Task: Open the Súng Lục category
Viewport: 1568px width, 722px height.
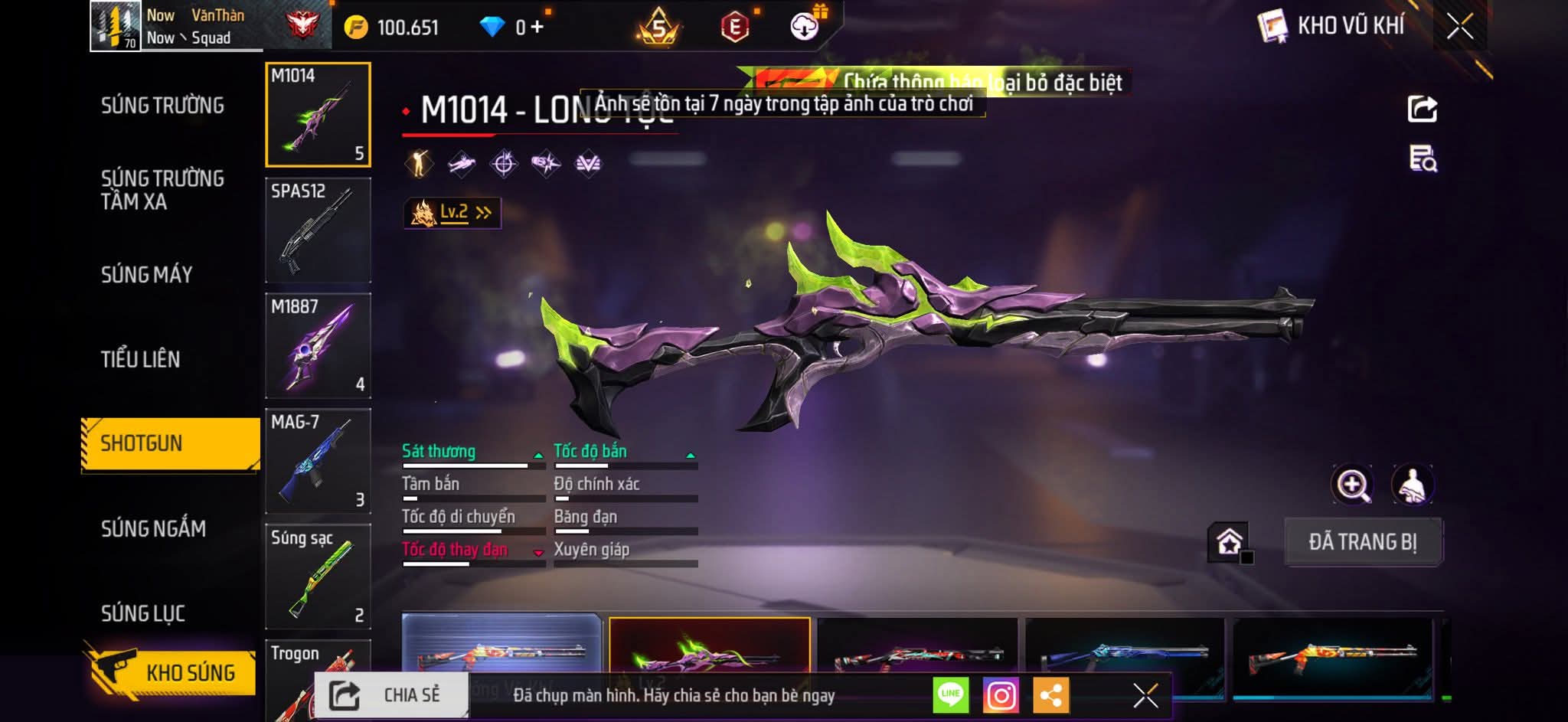Action: (x=143, y=613)
